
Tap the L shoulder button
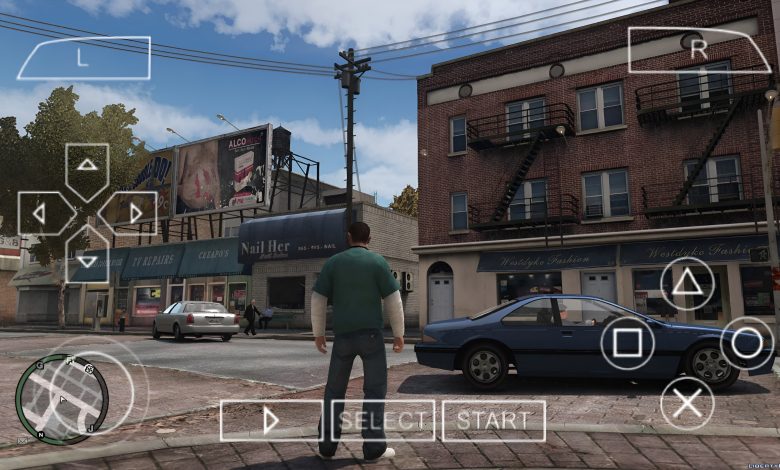point(83,57)
